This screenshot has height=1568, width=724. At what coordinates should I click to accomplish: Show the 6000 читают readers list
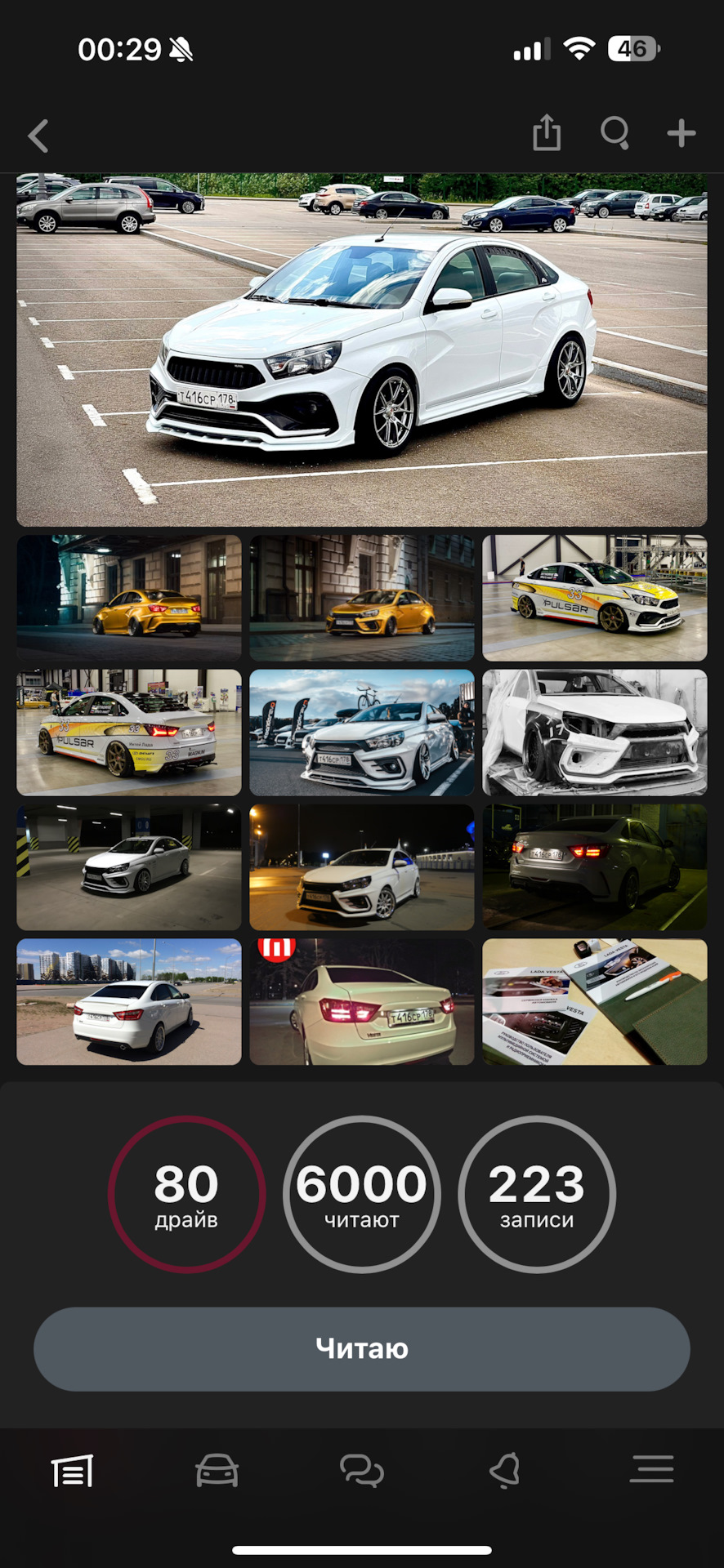(362, 1194)
